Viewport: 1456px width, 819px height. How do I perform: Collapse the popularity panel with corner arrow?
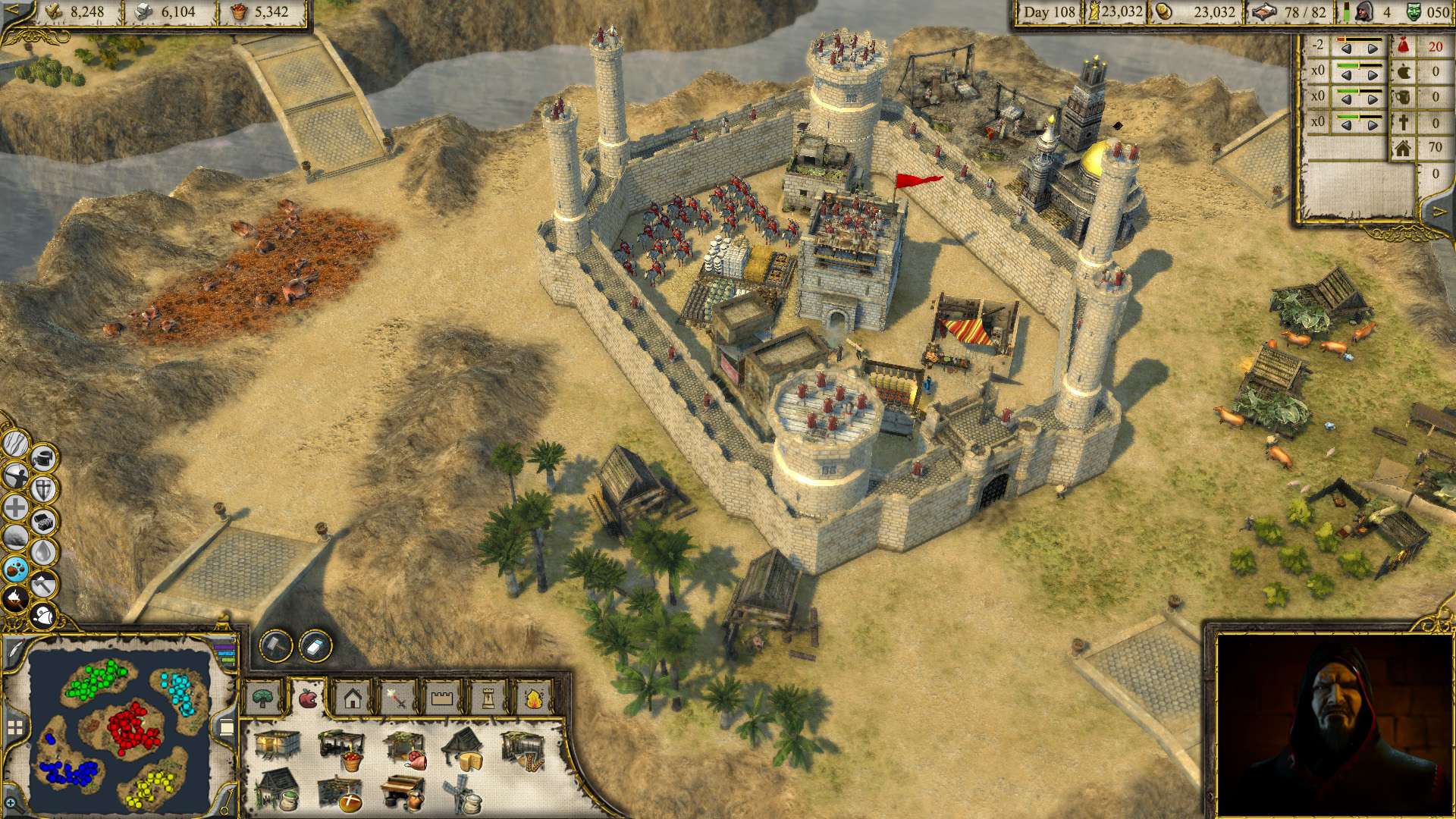point(1439,213)
